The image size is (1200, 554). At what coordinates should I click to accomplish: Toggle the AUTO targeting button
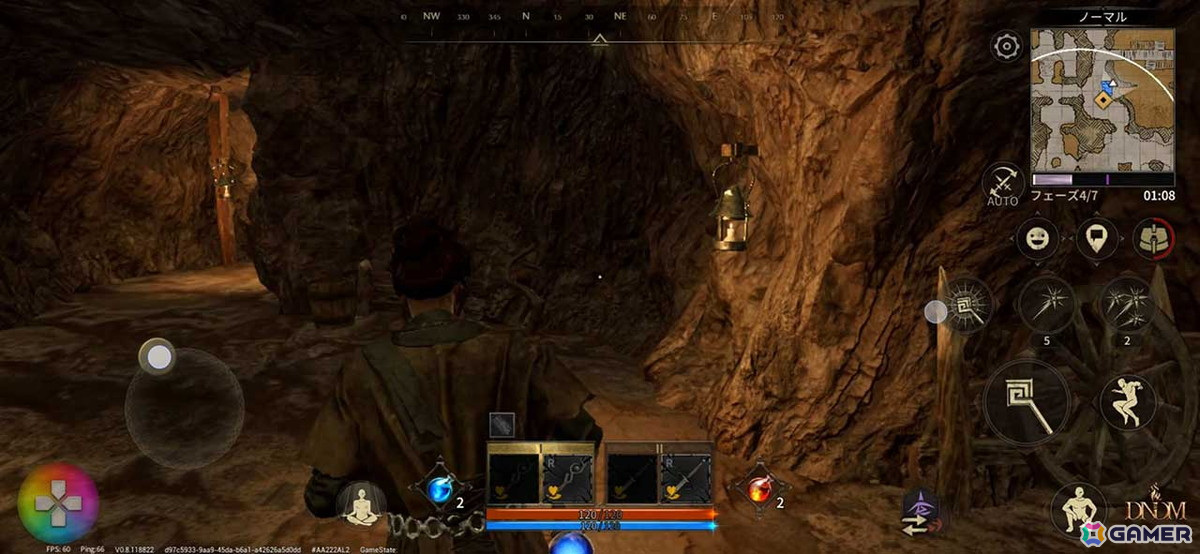point(1001,184)
